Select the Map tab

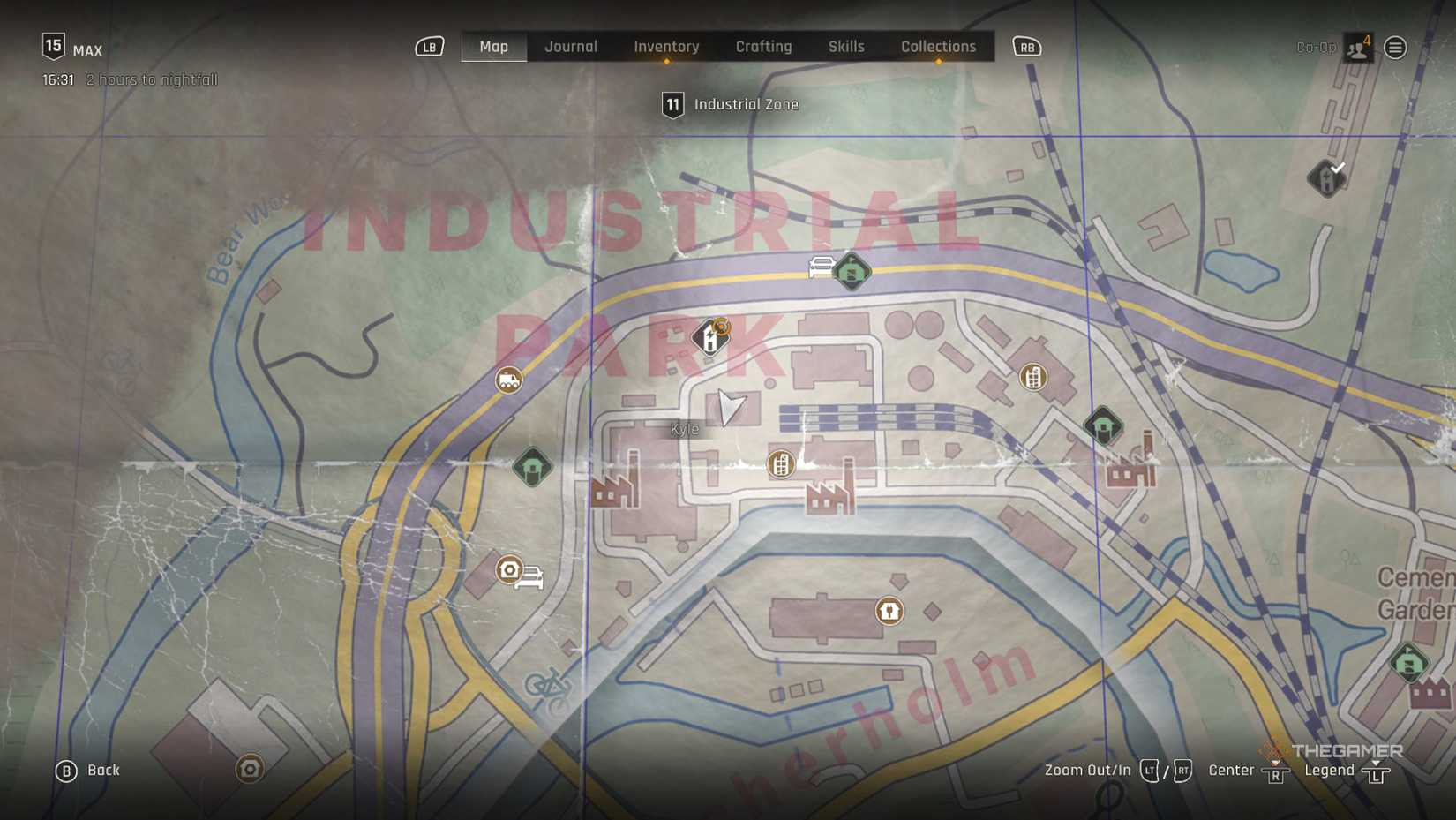point(493,47)
